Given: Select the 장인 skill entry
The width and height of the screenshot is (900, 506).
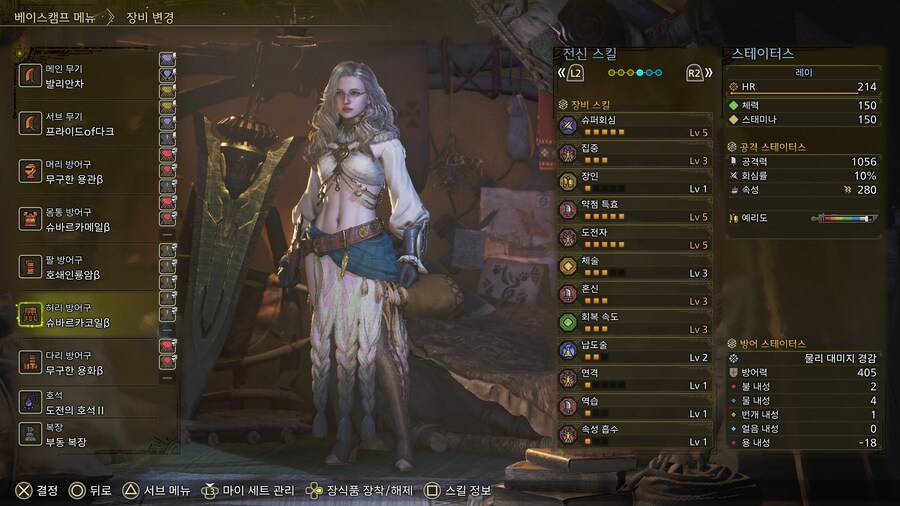Looking at the screenshot, I should (x=635, y=182).
